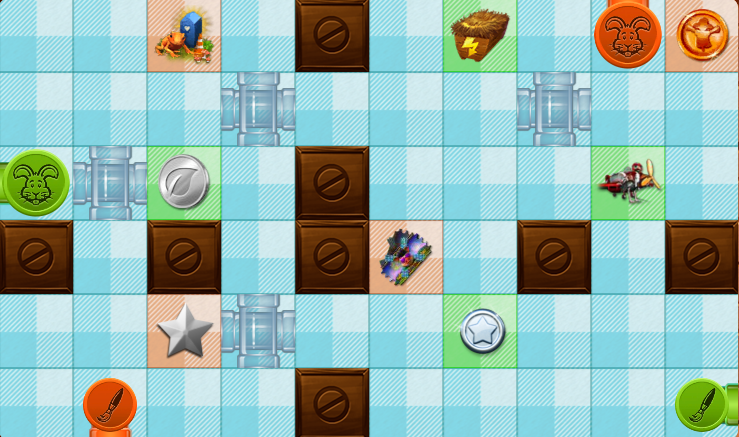The image size is (739, 437).
Task: Select the round orange emblem tile
Action: [x=702, y=35]
